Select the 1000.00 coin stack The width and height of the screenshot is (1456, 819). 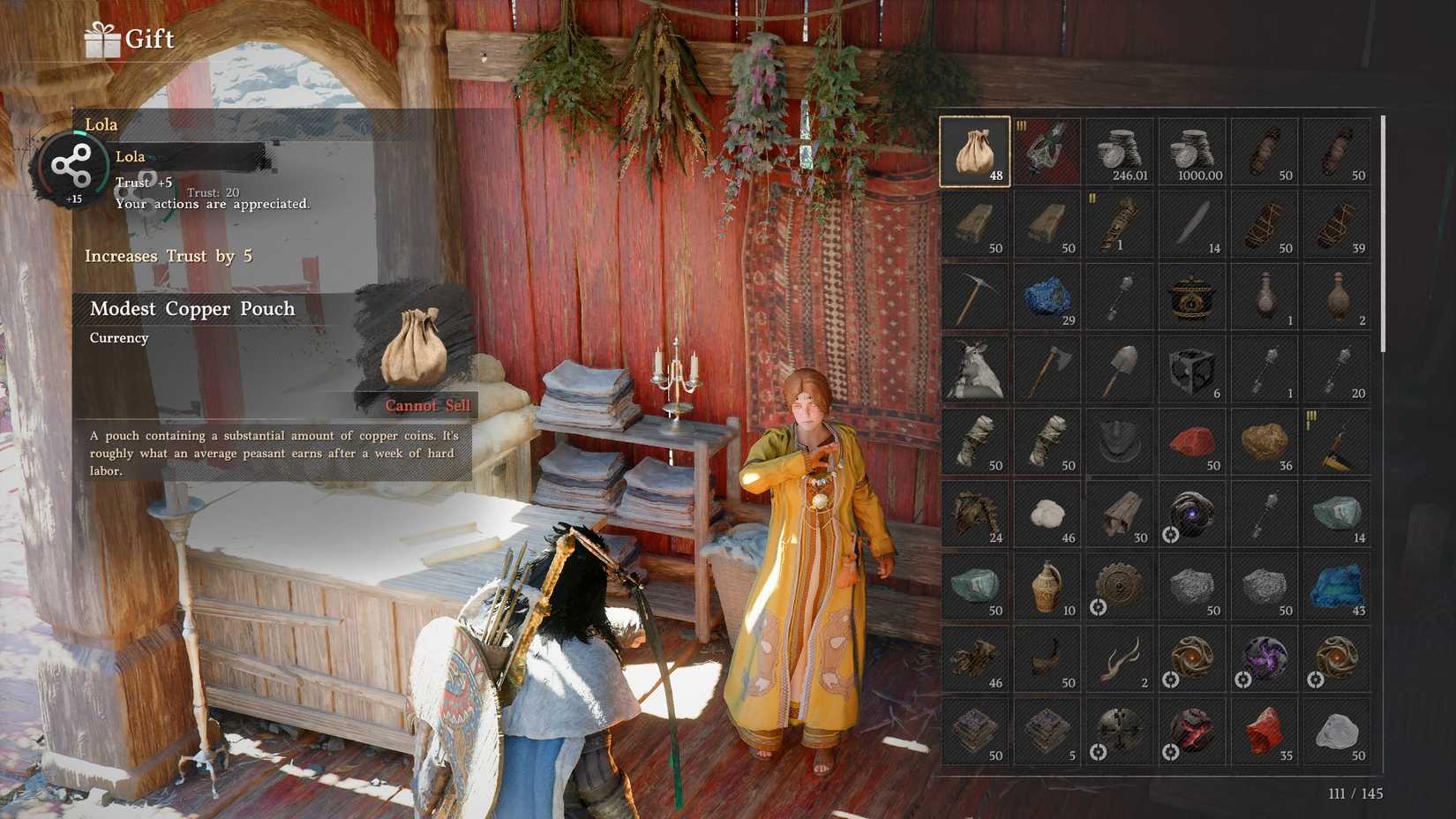coord(1192,152)
